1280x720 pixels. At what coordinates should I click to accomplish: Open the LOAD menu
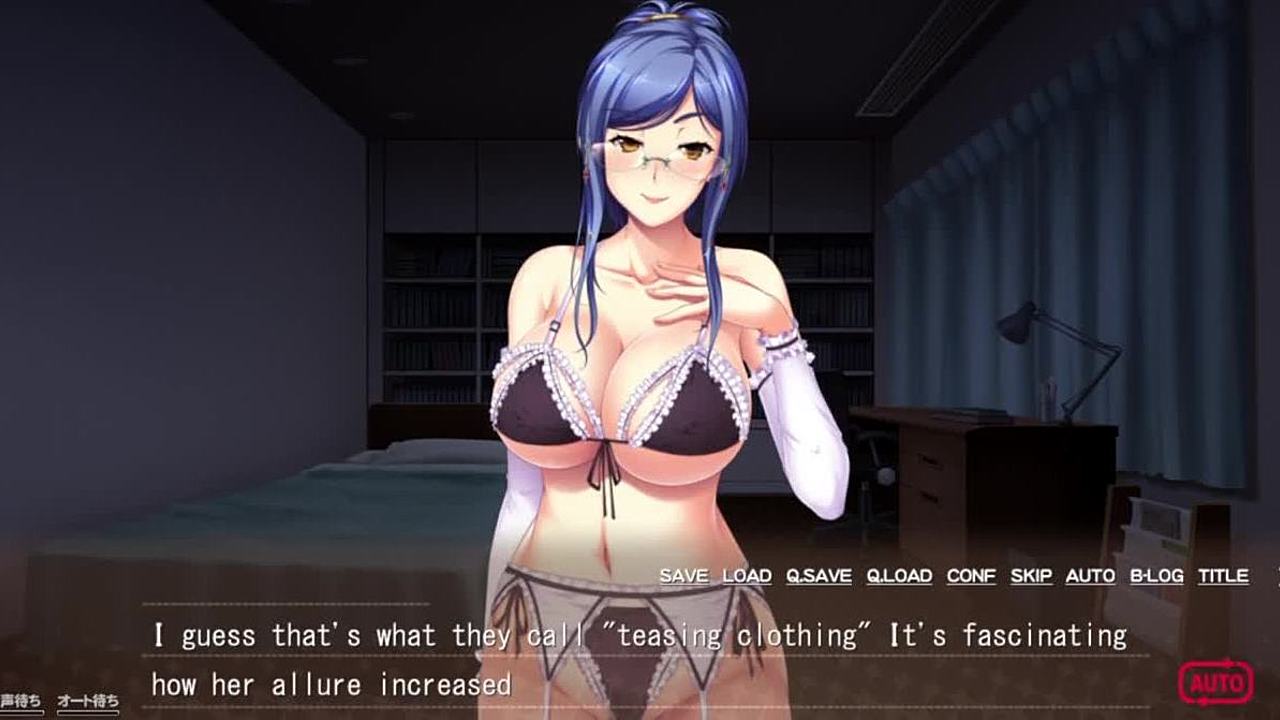747,576
